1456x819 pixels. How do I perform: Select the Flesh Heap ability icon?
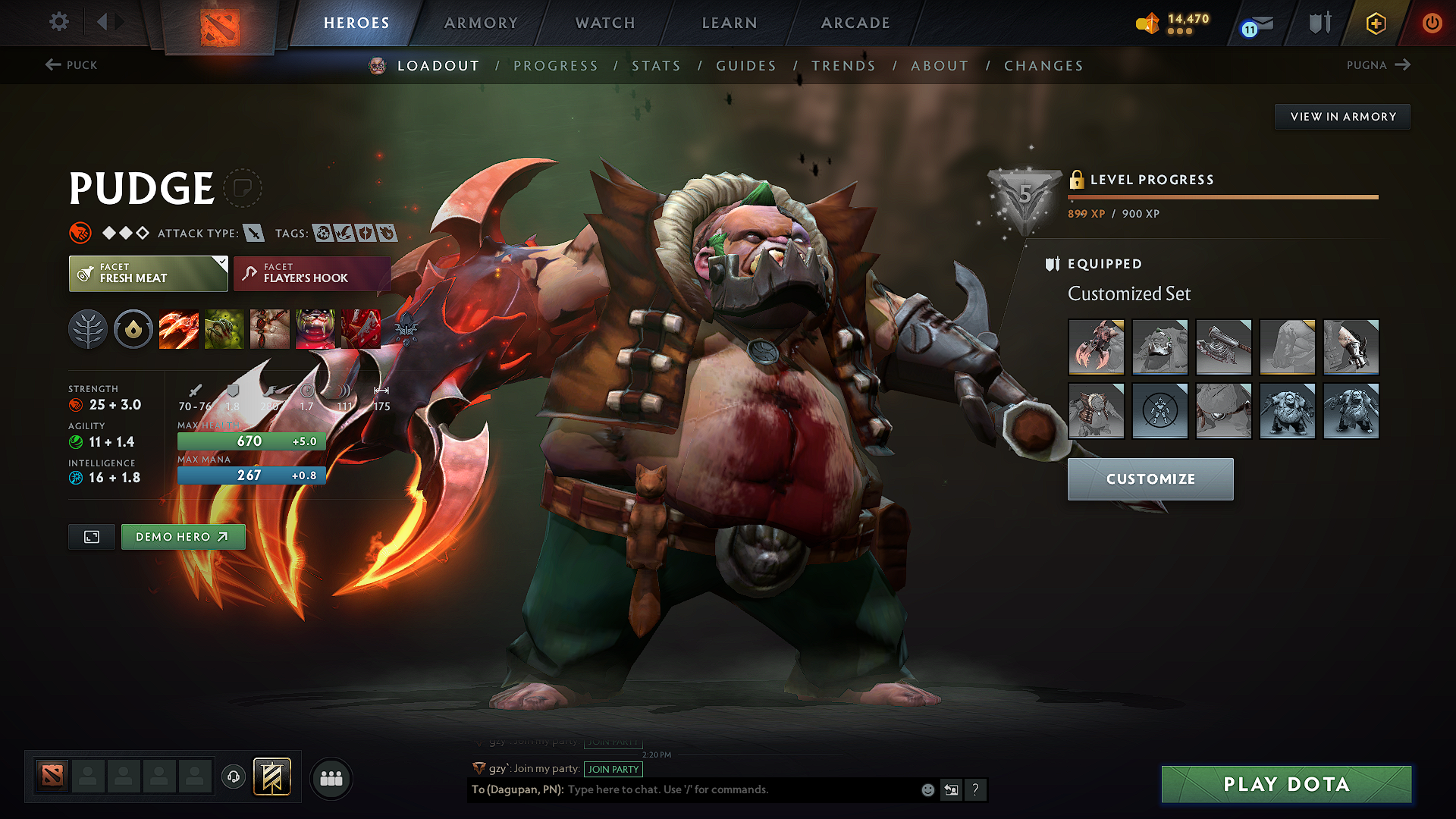point(270,328)
